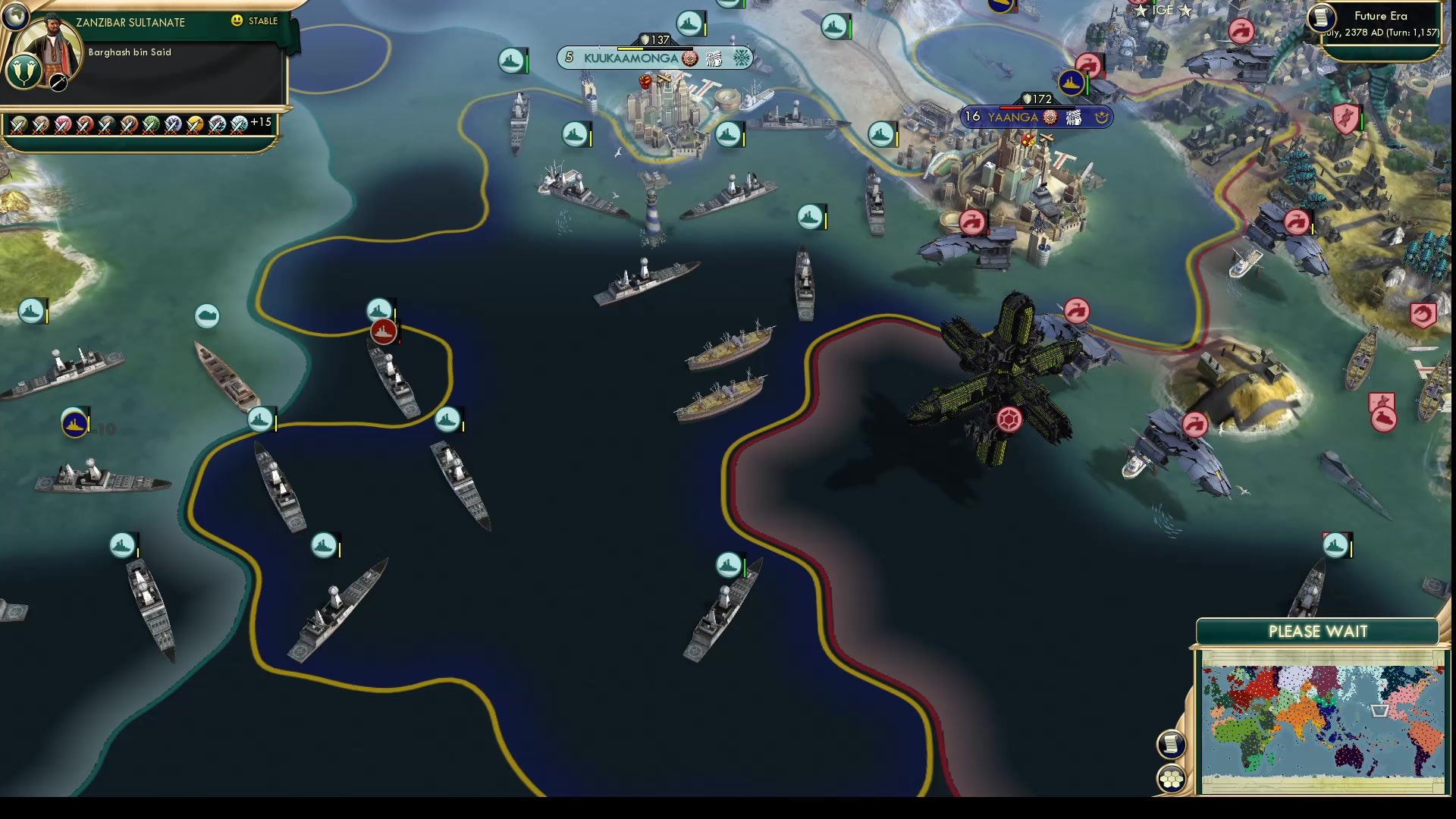Click the PLEASE WAIT banner above the minimap

coord(1319,631)
